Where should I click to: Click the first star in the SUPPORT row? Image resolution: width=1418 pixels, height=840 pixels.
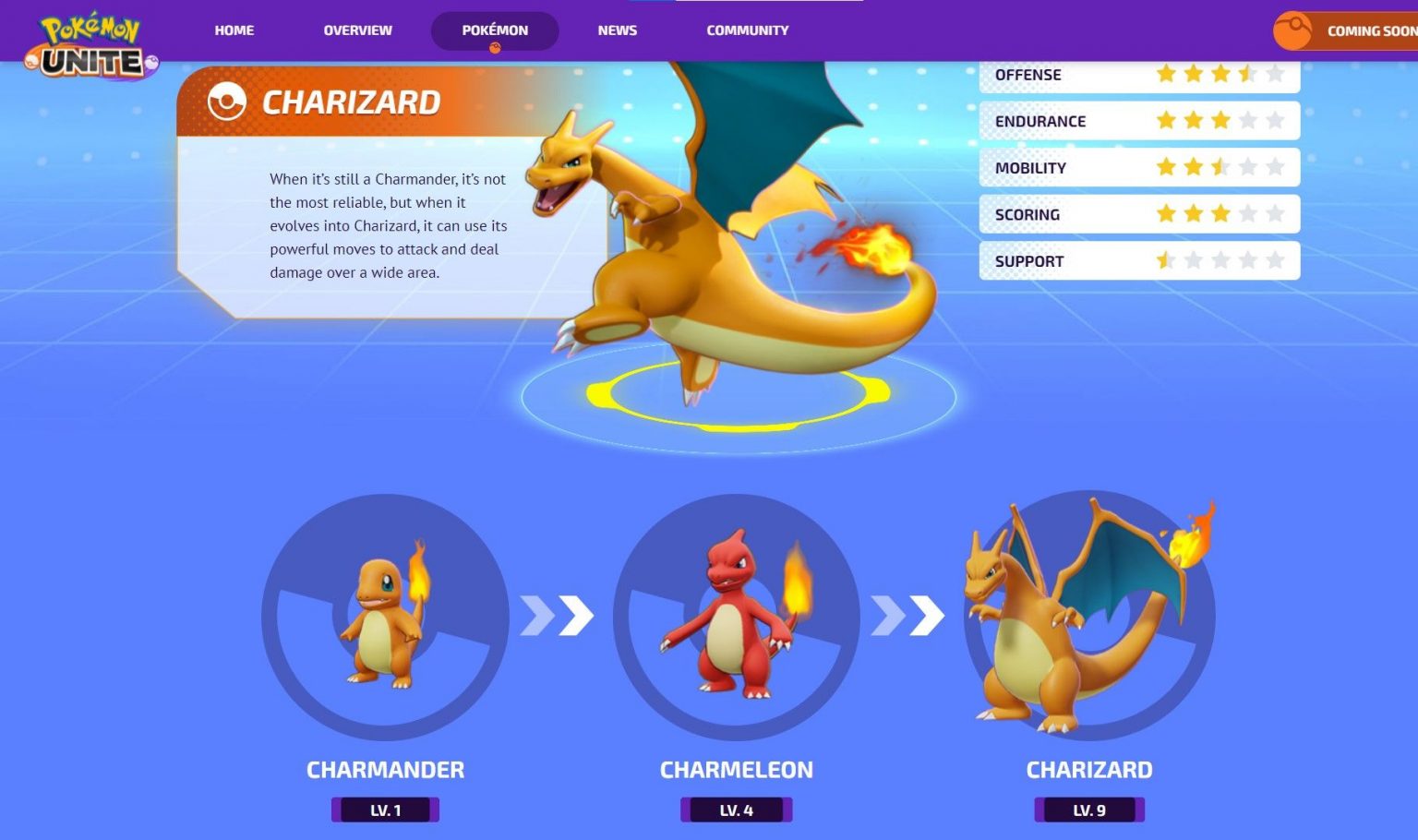(1165, 260)
